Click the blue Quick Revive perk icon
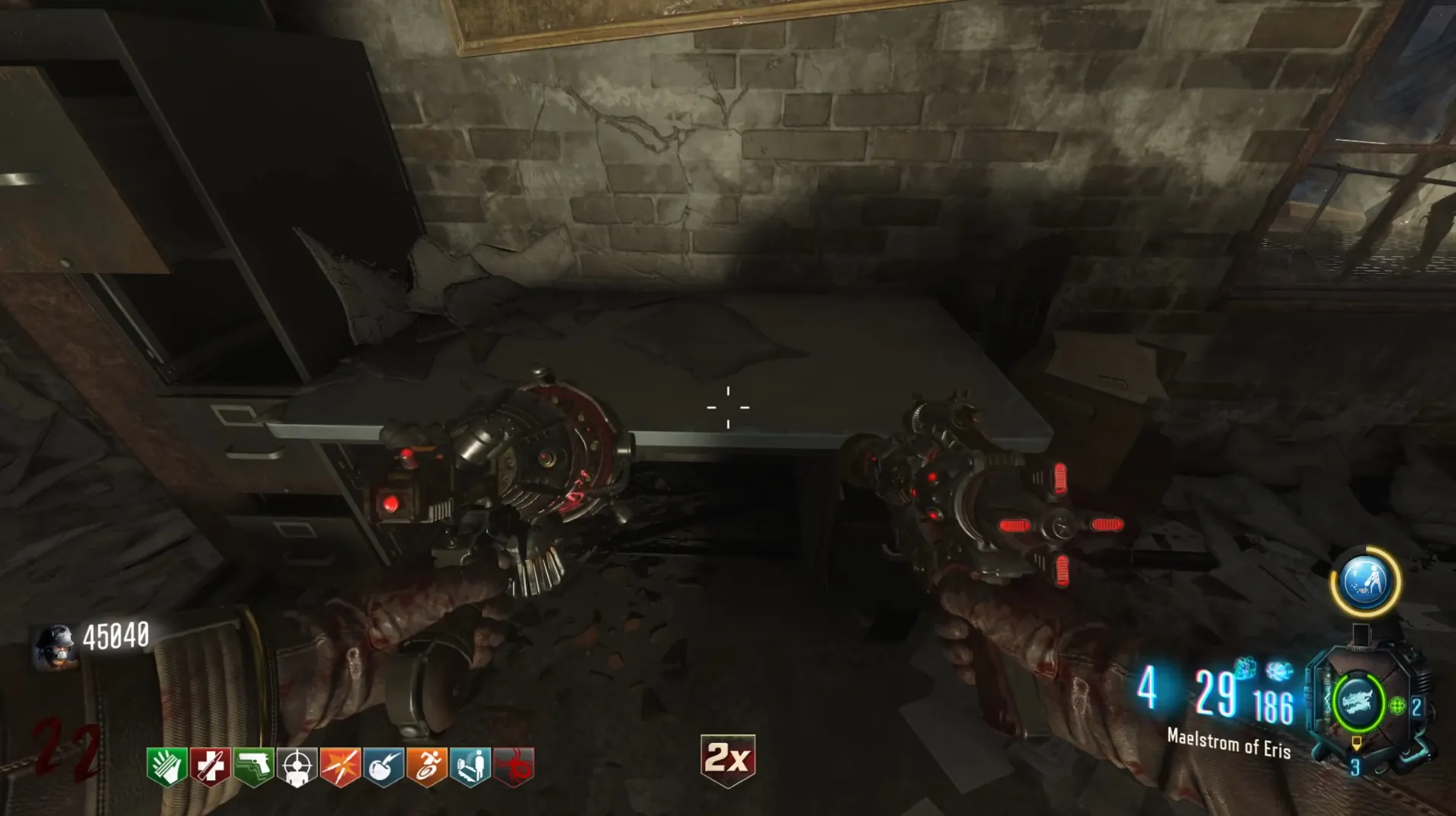Screen dimensions: 1456x816 click(471, 766)
